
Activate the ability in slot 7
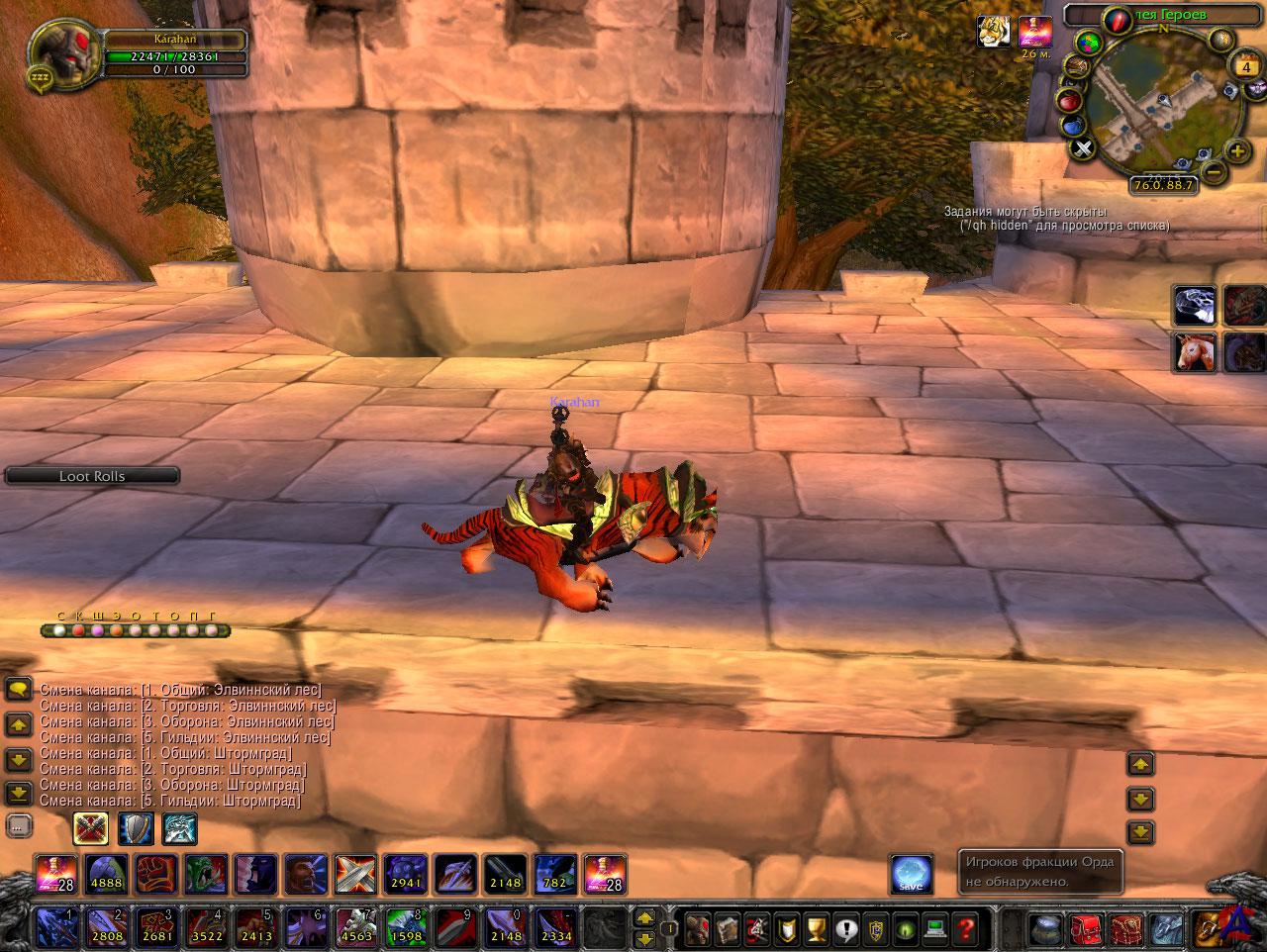pyautogui.click(x=355, y=927)
